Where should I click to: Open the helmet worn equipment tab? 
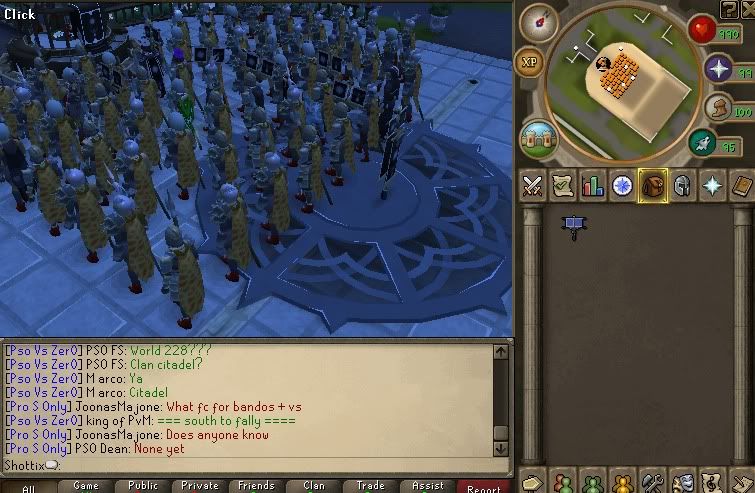(683, 186)
